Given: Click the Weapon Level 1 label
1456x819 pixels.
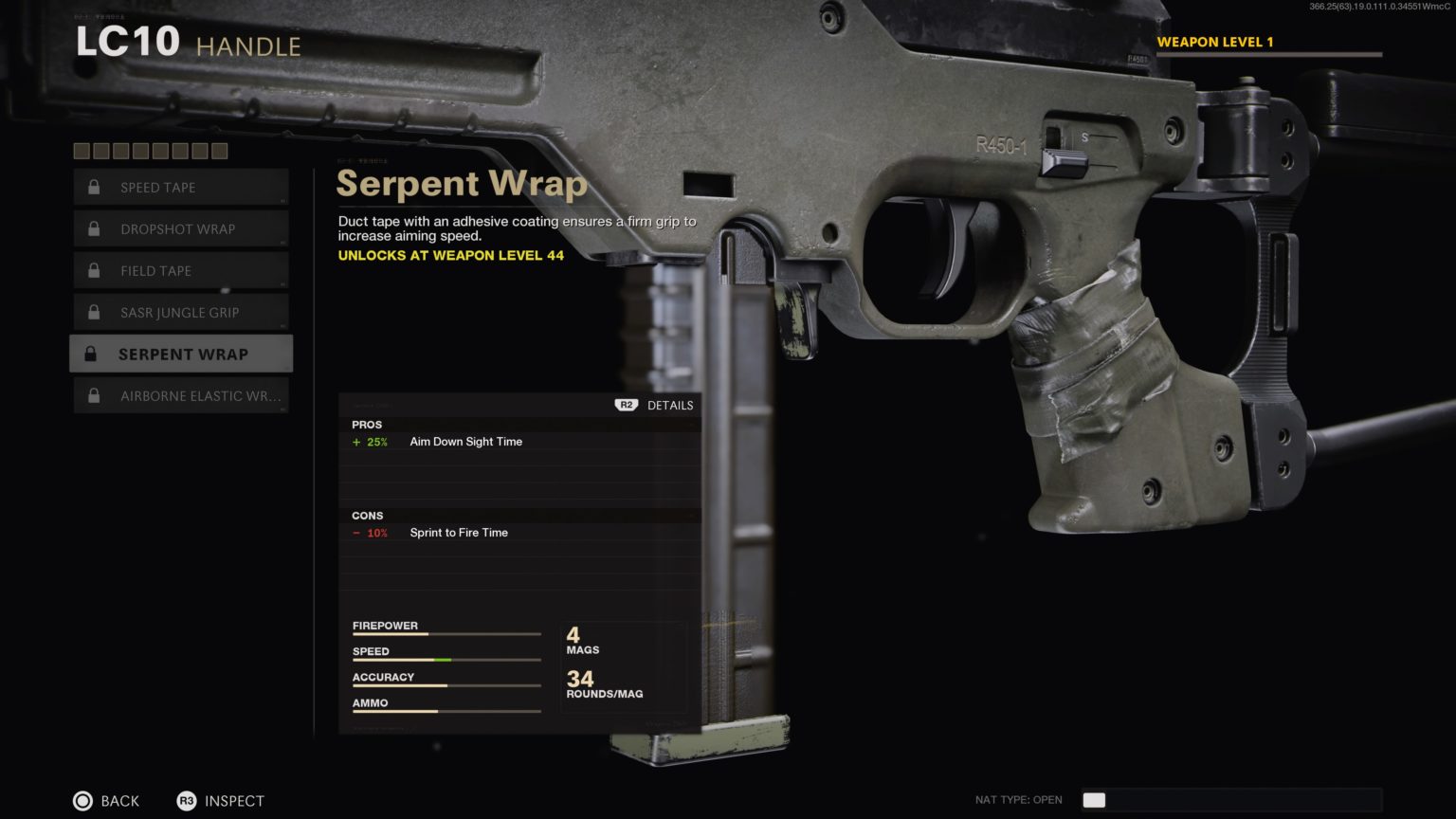Looking at the screenshot, I should [x=1216, y=42].
